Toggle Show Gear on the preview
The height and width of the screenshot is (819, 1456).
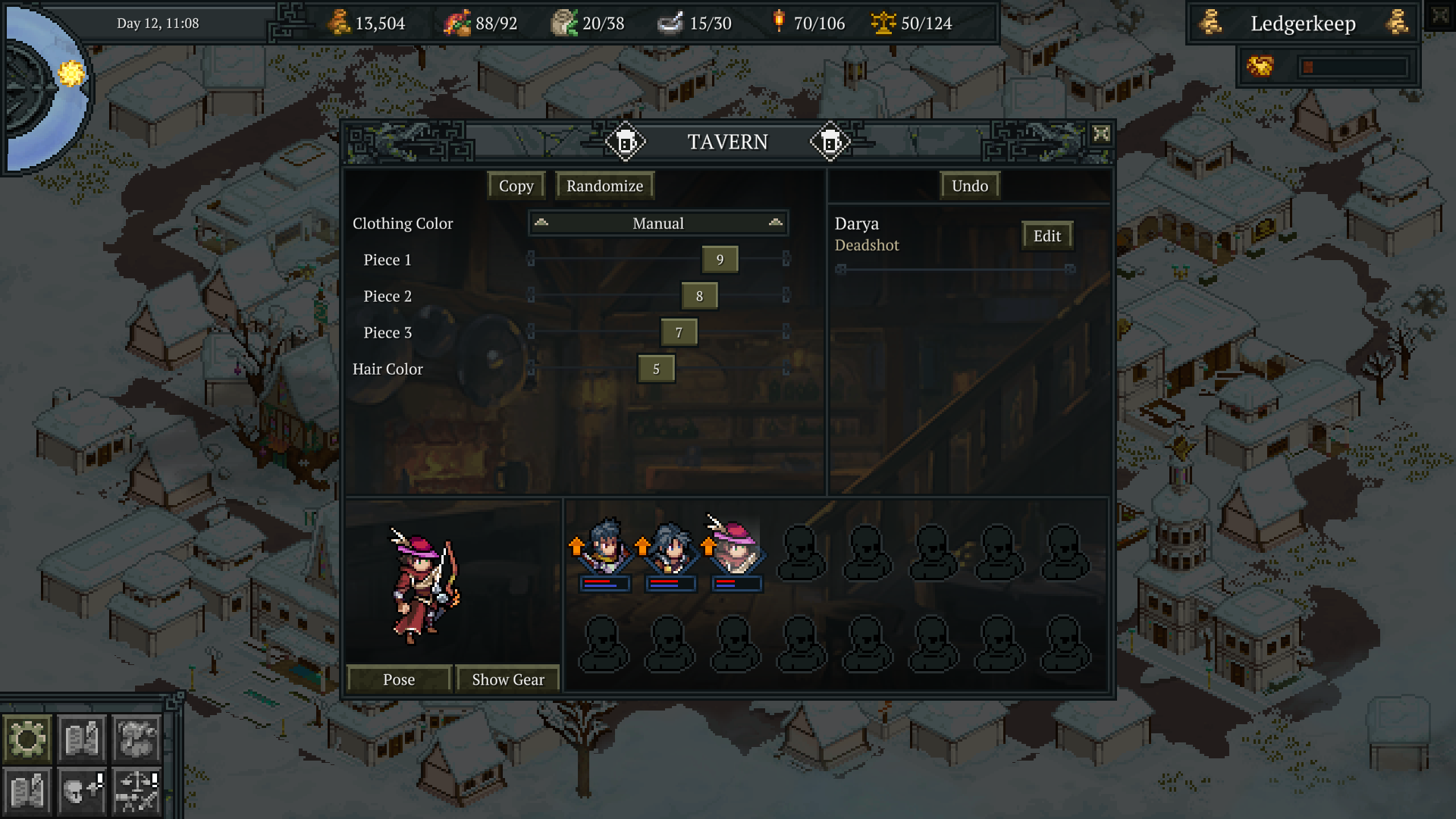click(507, 679)
